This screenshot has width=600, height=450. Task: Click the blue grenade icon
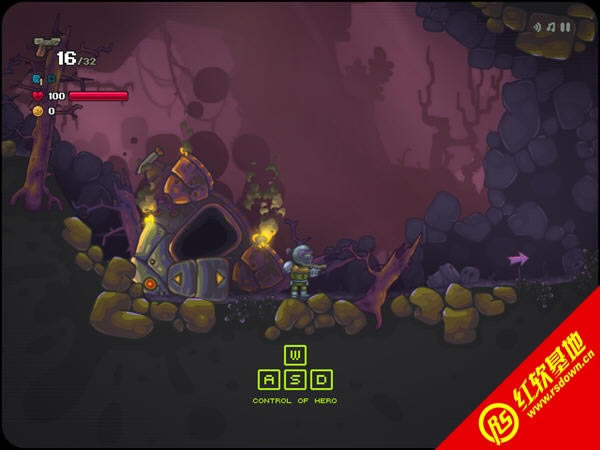37,78
